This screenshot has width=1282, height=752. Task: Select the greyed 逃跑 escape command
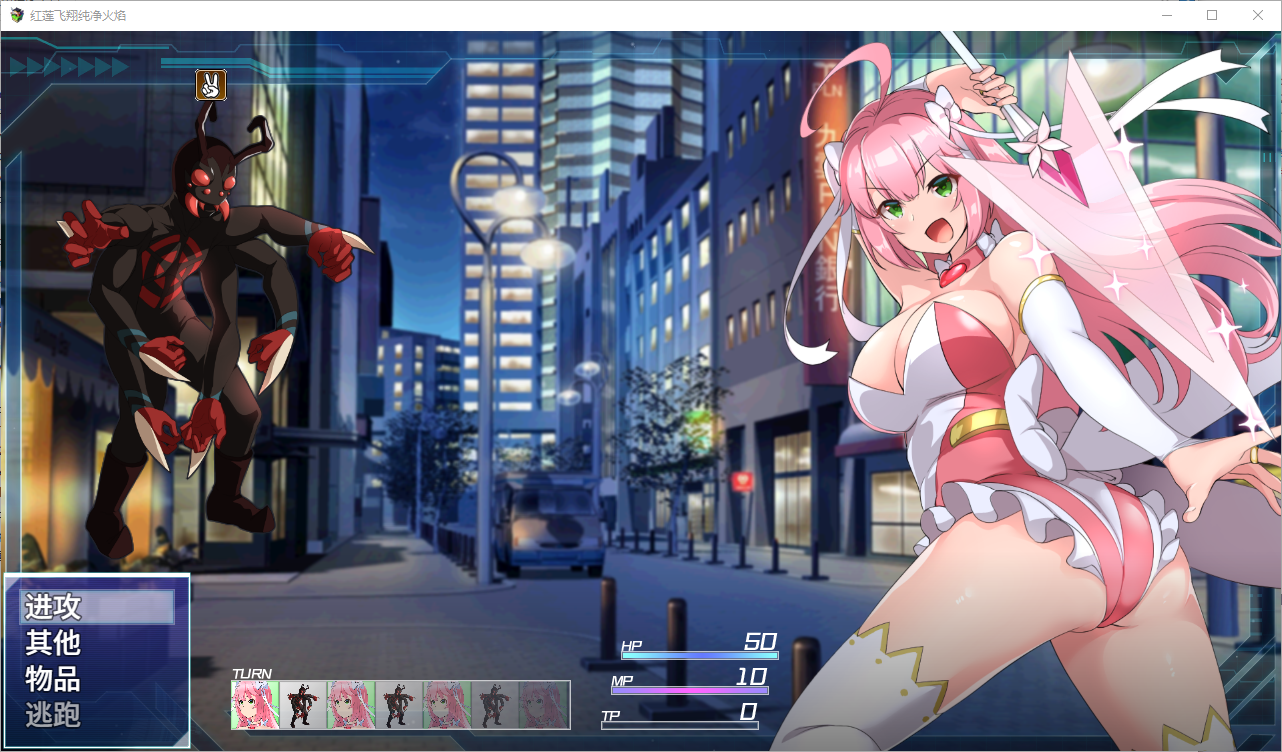click(x=54, y=716)
